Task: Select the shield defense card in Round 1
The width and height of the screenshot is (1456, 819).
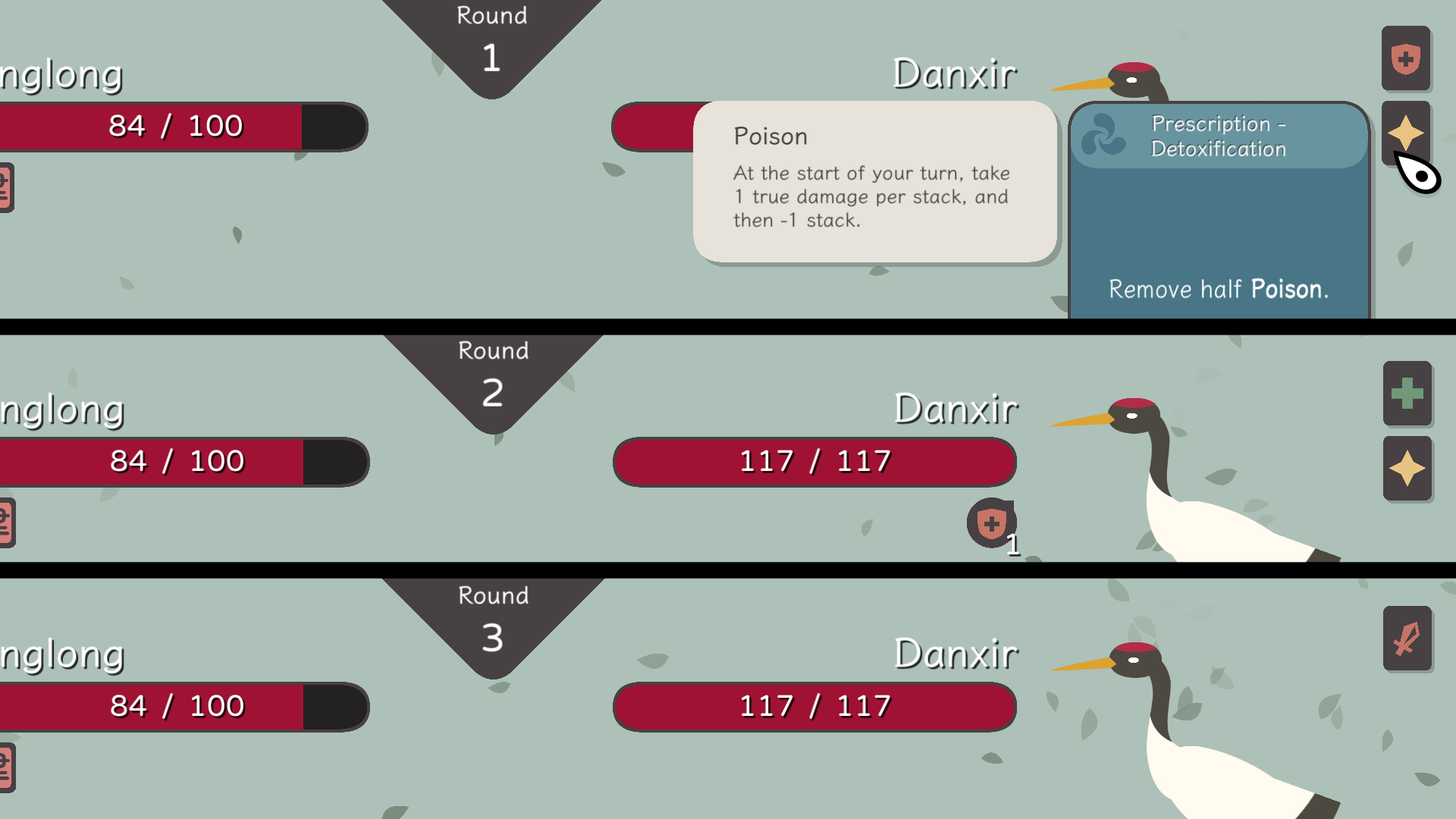Action: point(1407,58)
